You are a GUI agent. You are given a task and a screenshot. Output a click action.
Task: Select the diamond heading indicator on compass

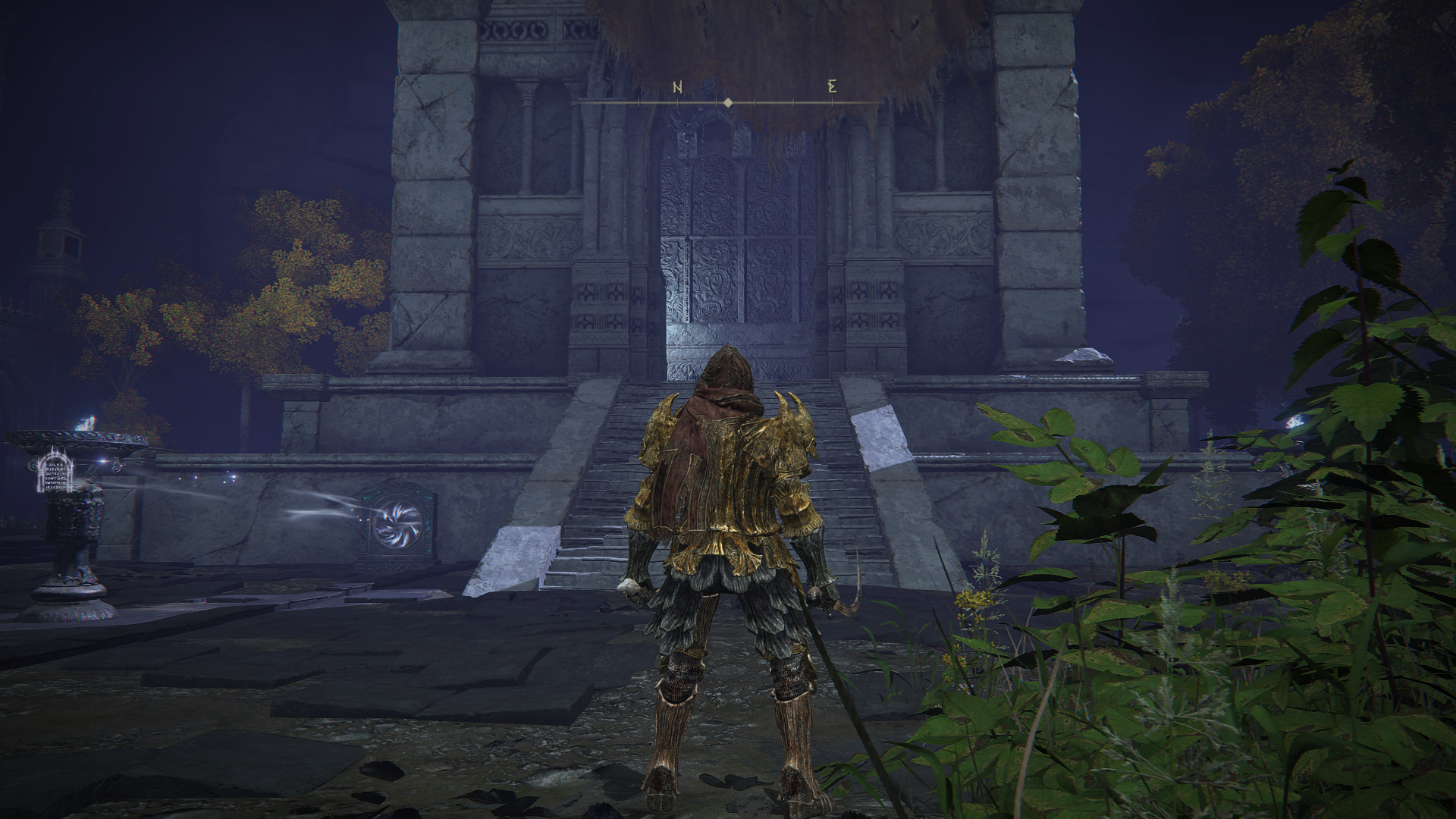pyautogui.click(x=728, y=102)
